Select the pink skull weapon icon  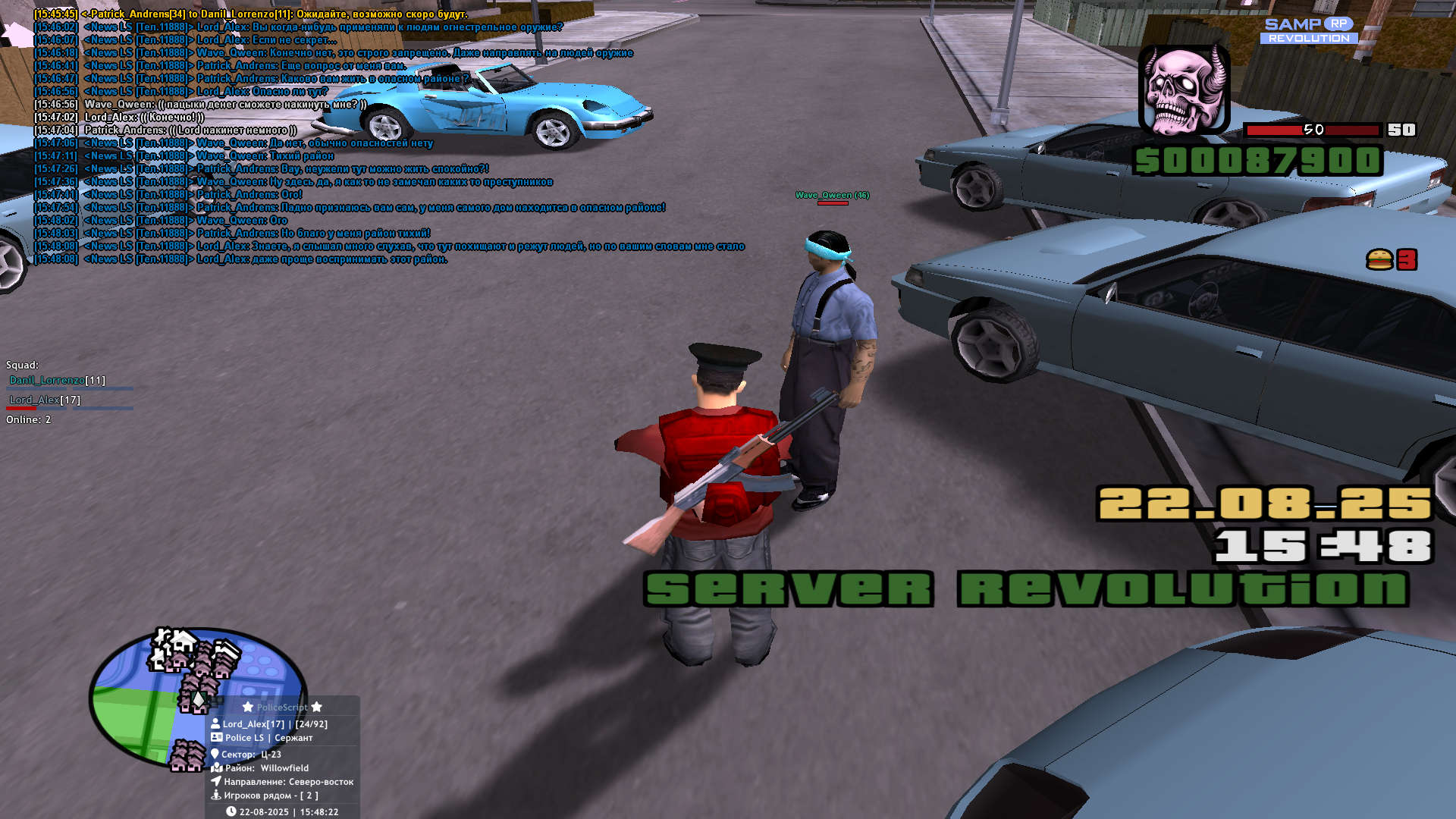(x=1184, y=89)
